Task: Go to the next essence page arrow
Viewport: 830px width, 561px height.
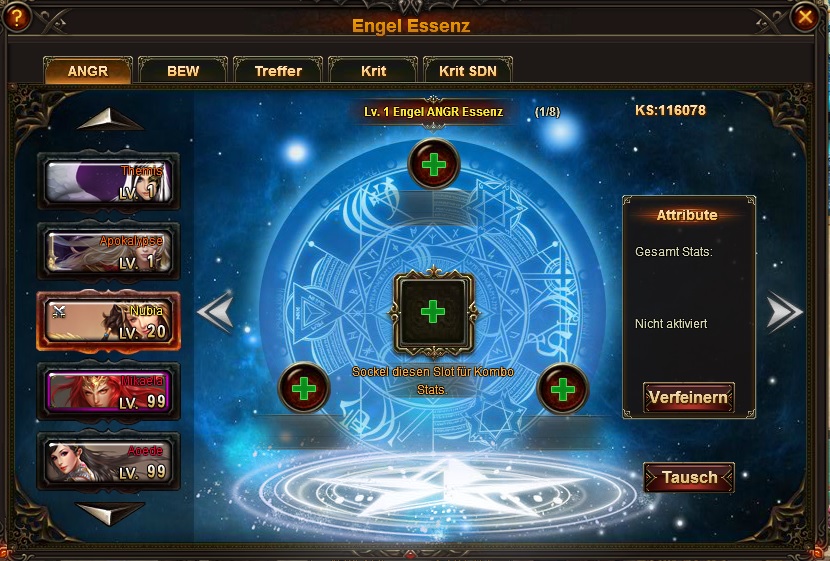Action: 784,313
